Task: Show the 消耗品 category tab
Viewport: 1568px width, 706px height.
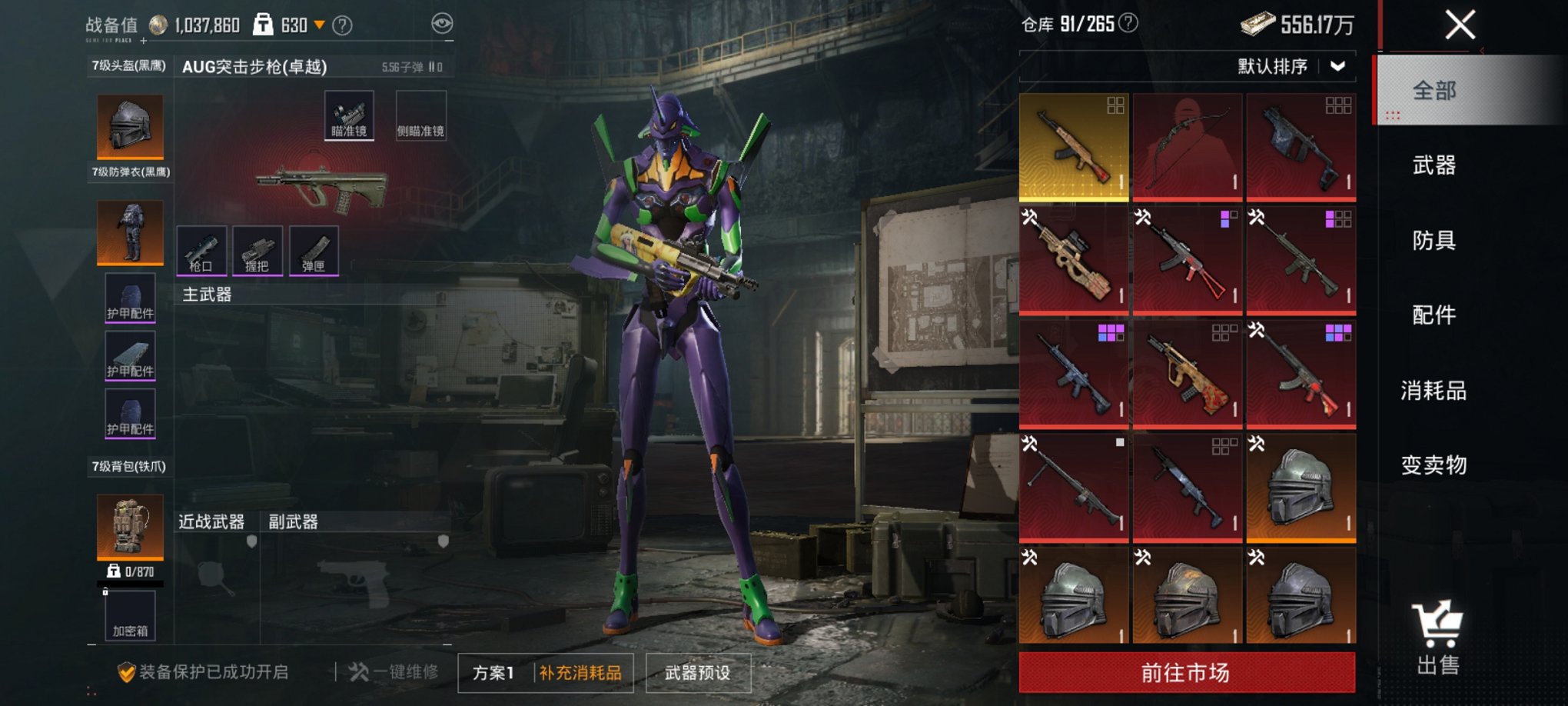Action: pyautogui.click(x=1433, y=391)
